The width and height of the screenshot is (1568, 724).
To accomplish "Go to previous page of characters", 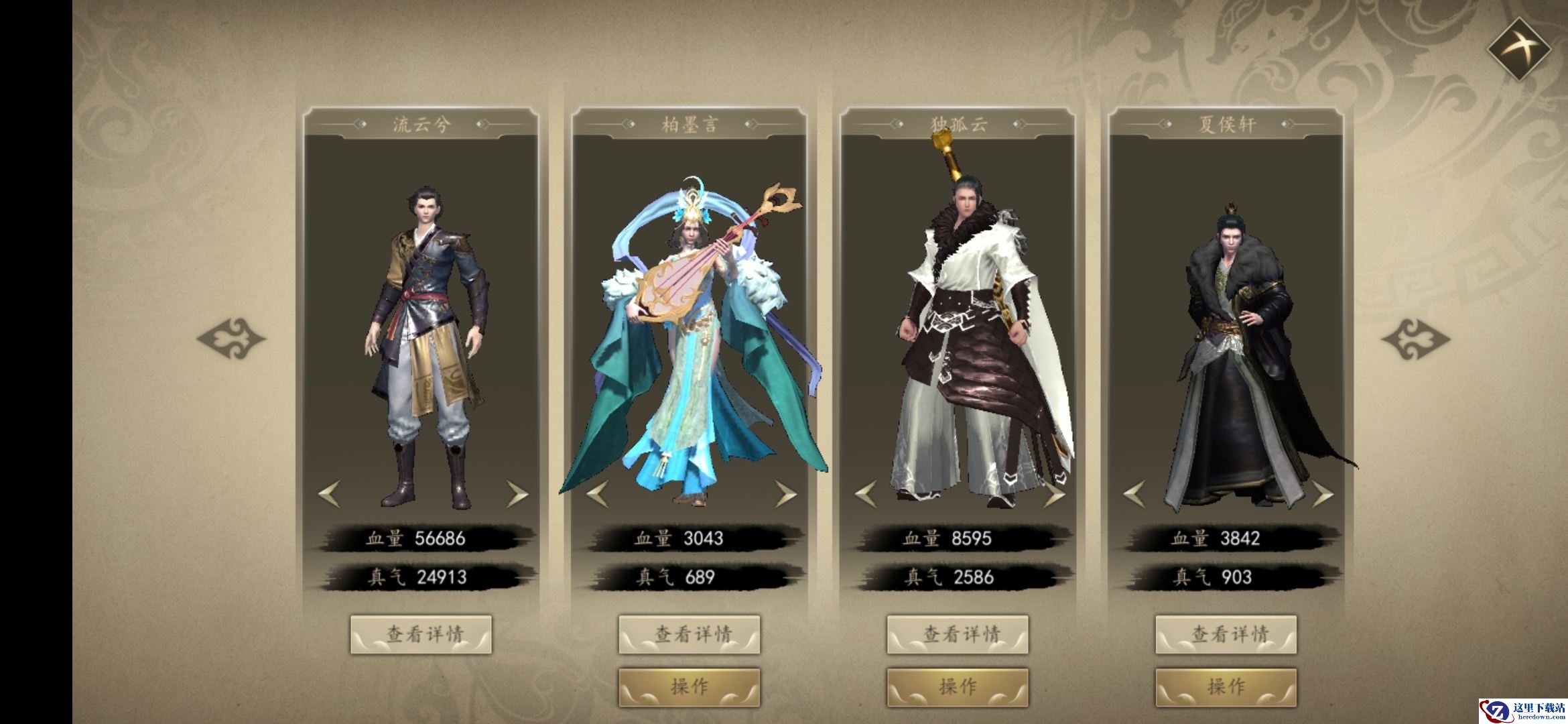I will pyautogui.click(x=231, y=339).
